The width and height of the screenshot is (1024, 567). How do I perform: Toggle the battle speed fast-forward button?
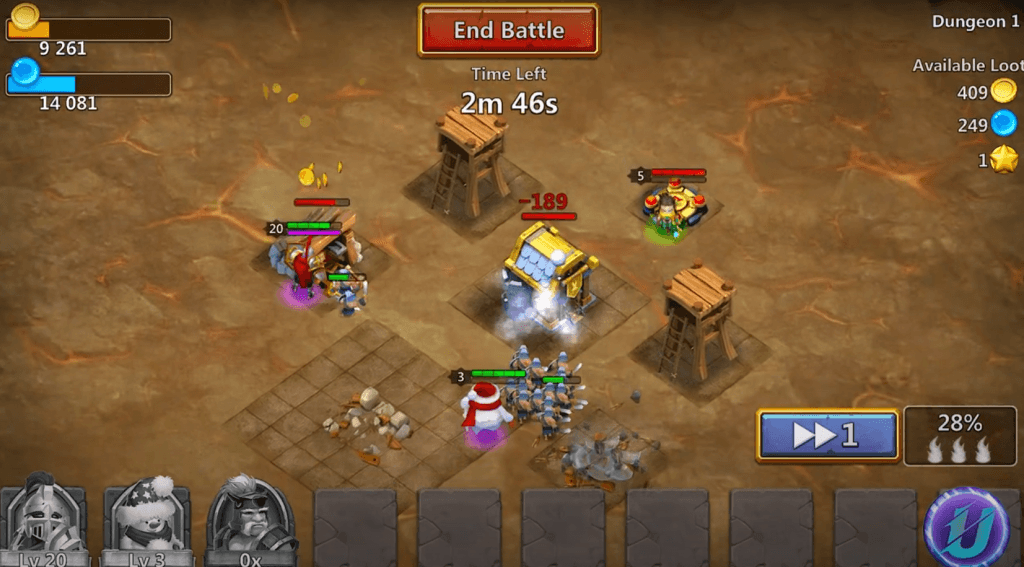point(827,436)
